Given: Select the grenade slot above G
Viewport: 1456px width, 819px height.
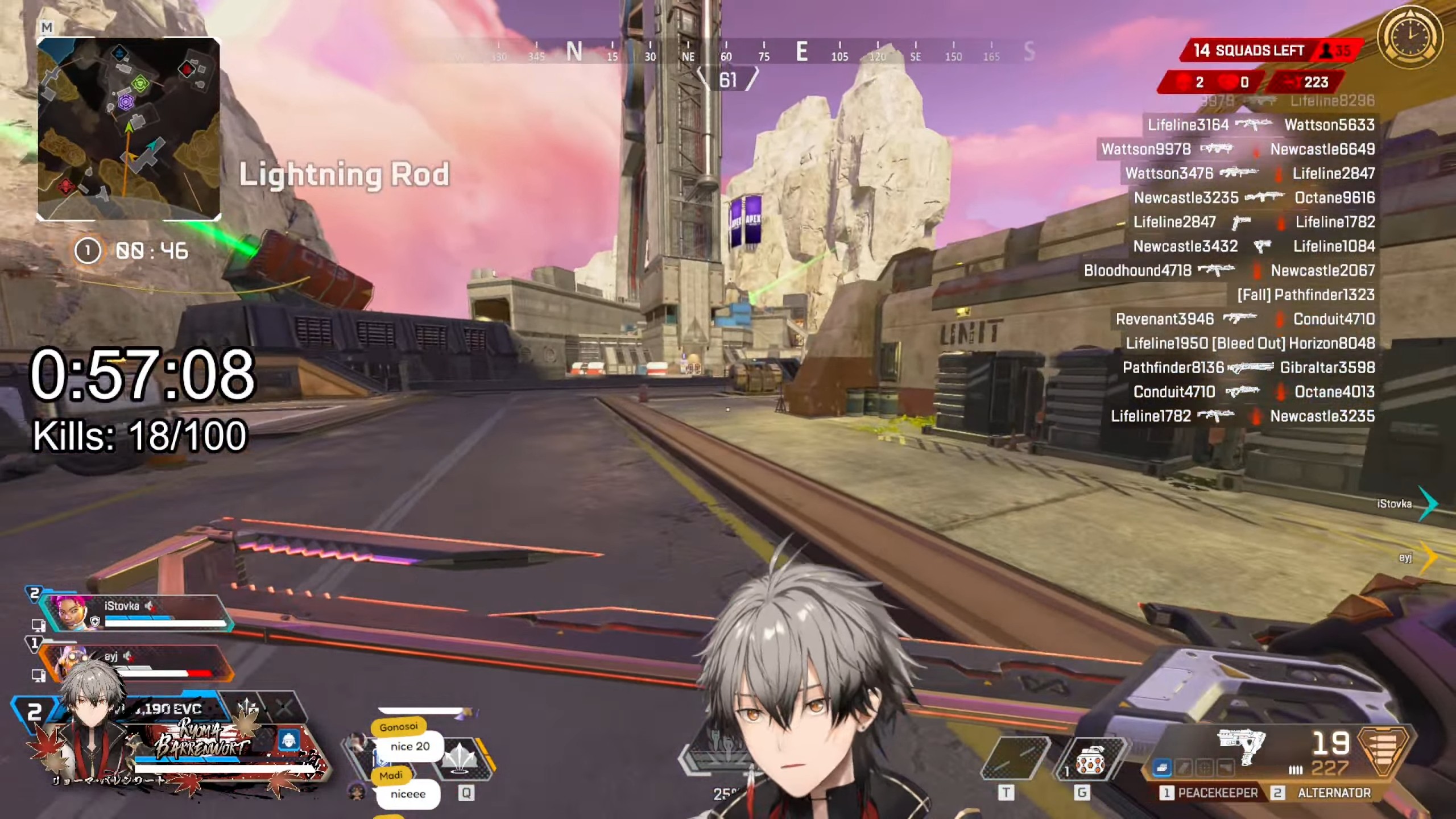Looking at the screenshot, I should click(1089, 763).
